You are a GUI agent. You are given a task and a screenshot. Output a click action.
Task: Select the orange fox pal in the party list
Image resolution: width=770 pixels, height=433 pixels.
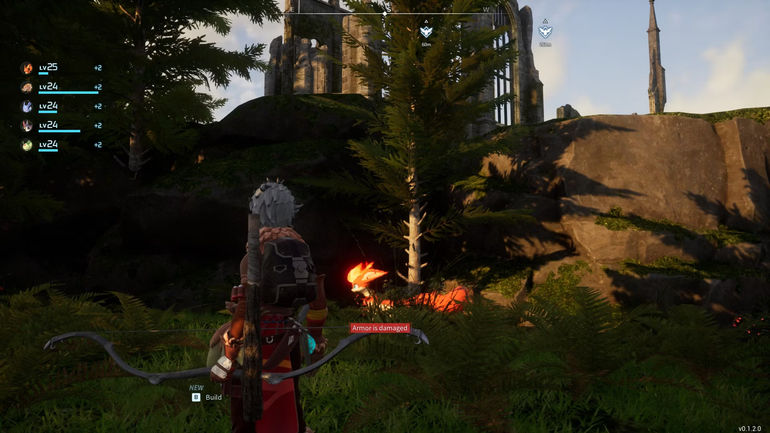click(x=27, y=69)
